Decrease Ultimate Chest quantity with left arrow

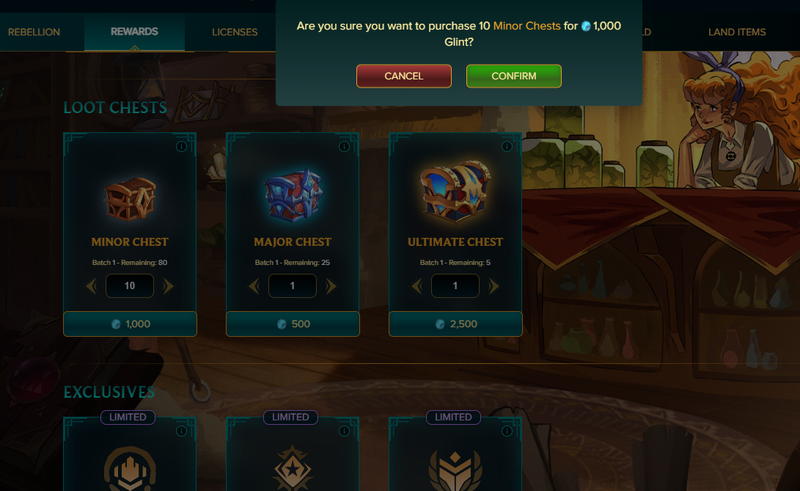coord(417,286)
